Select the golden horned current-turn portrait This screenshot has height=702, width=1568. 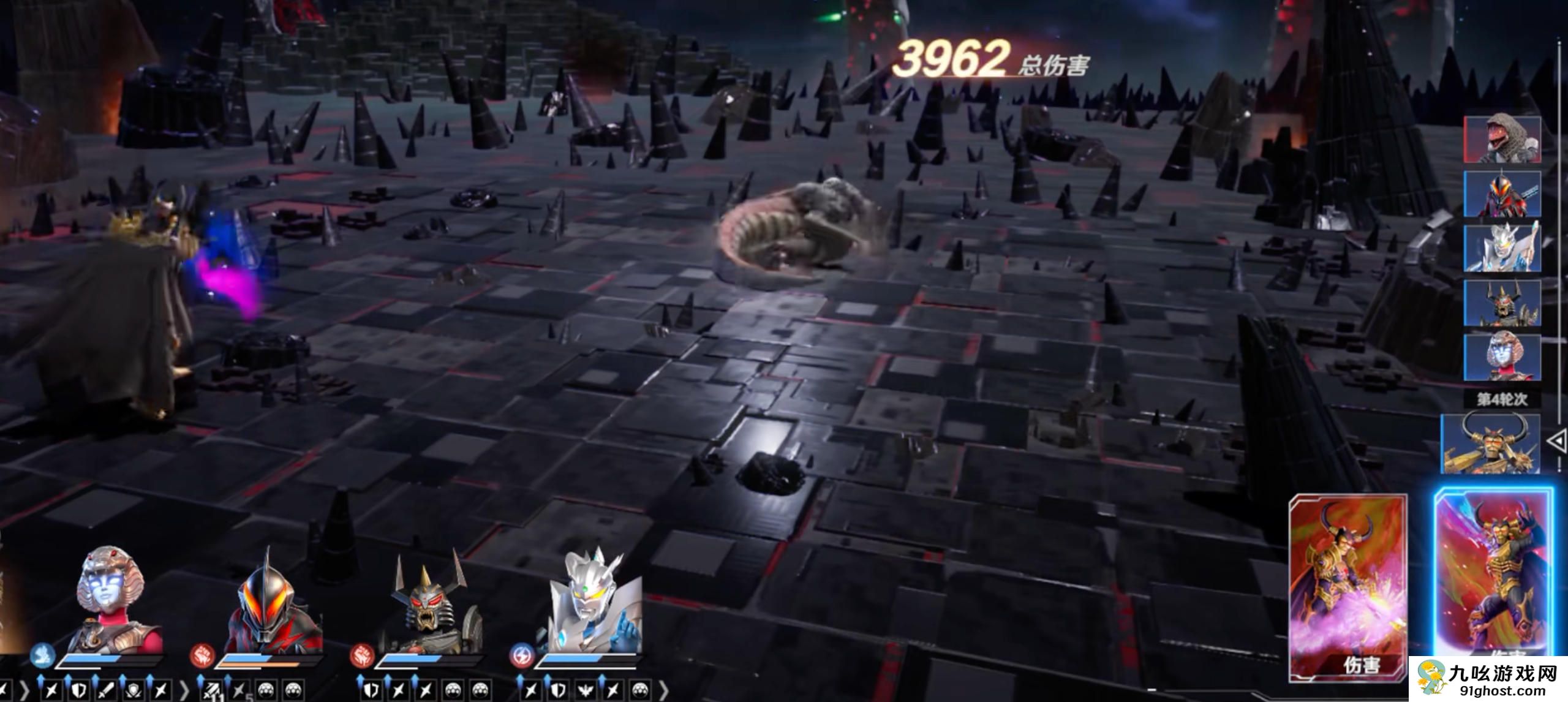[1490, 443]
